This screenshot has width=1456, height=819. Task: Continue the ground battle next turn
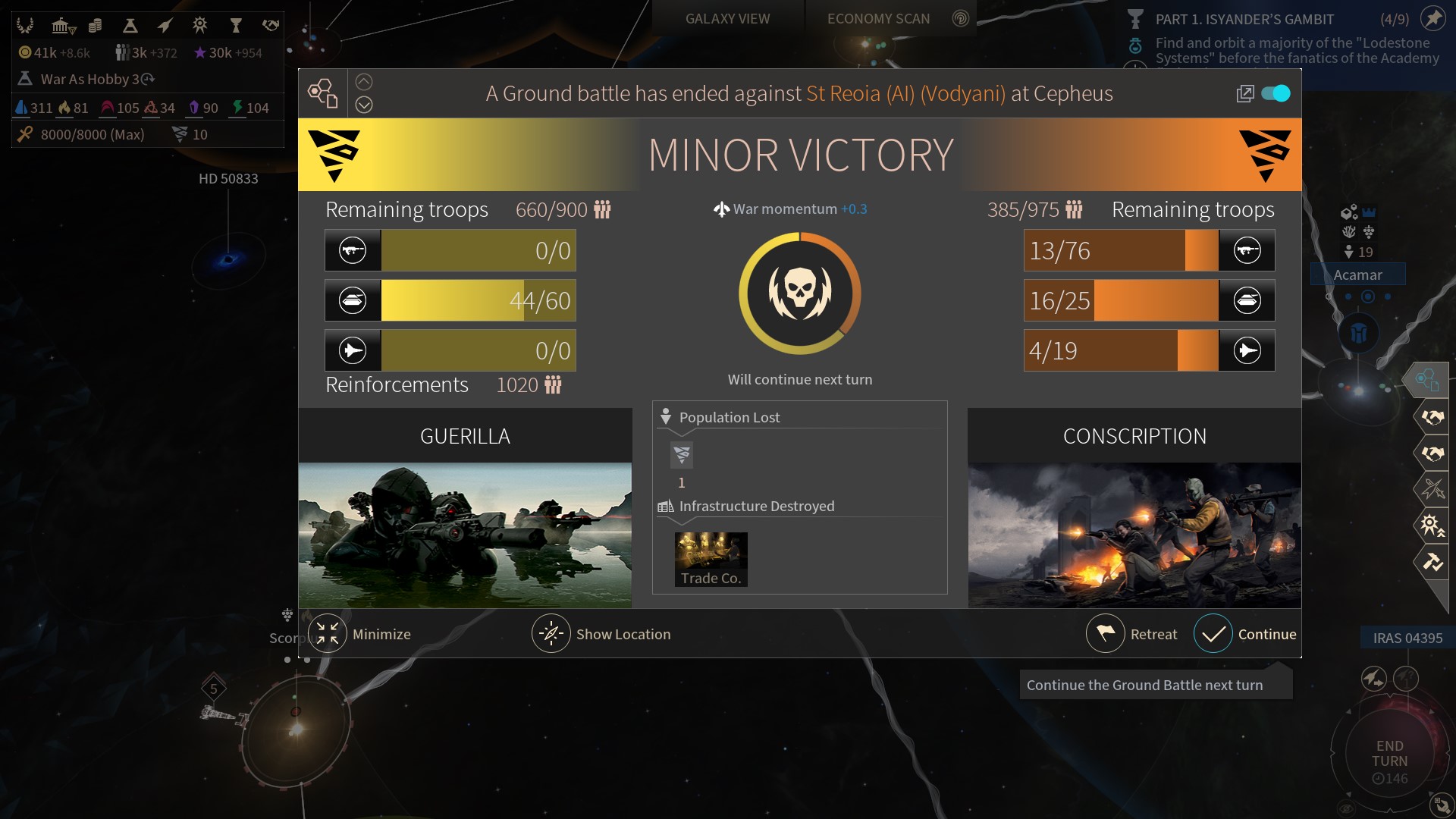pos(1213,634)
